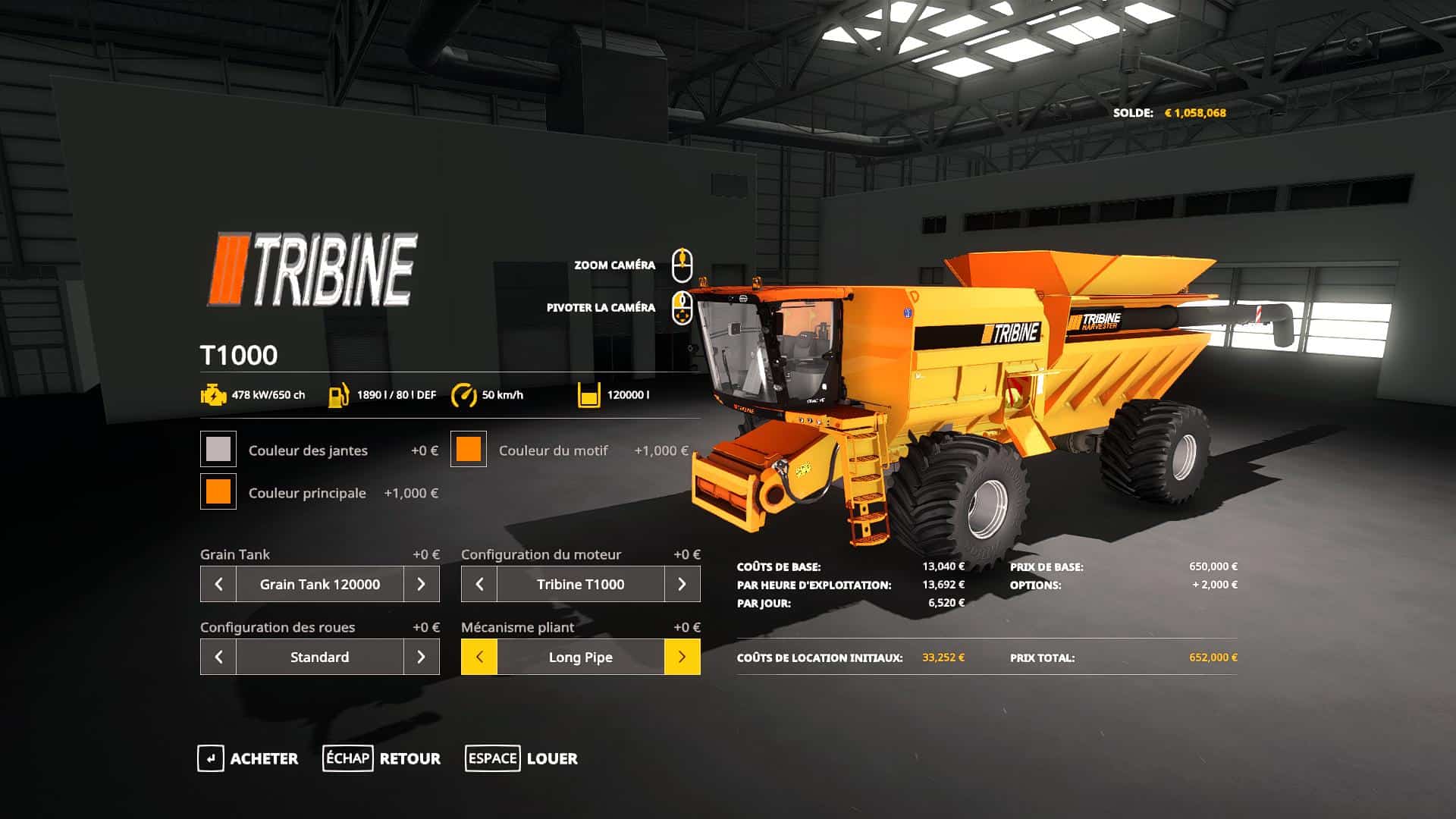Go to previous Configuration du moteur option

pos(479,584)
